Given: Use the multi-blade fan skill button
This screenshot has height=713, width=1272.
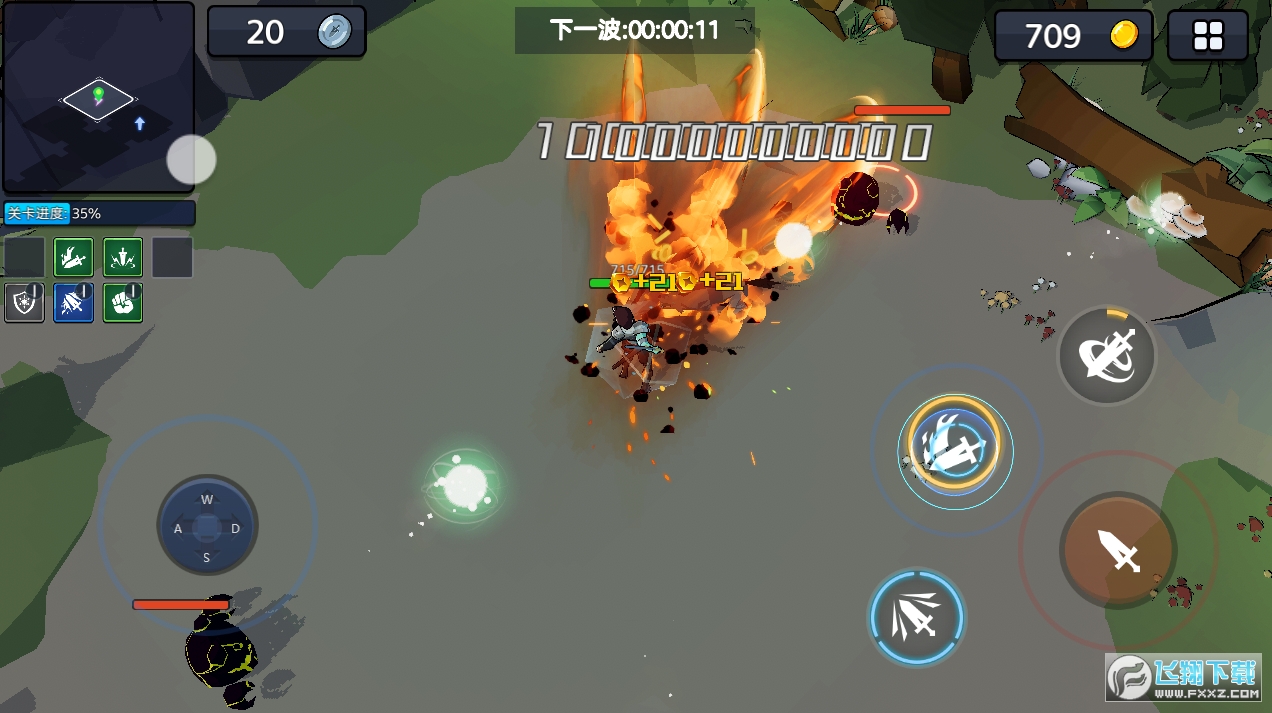Looking at the screenshot, I should click(x=916, y=617).
